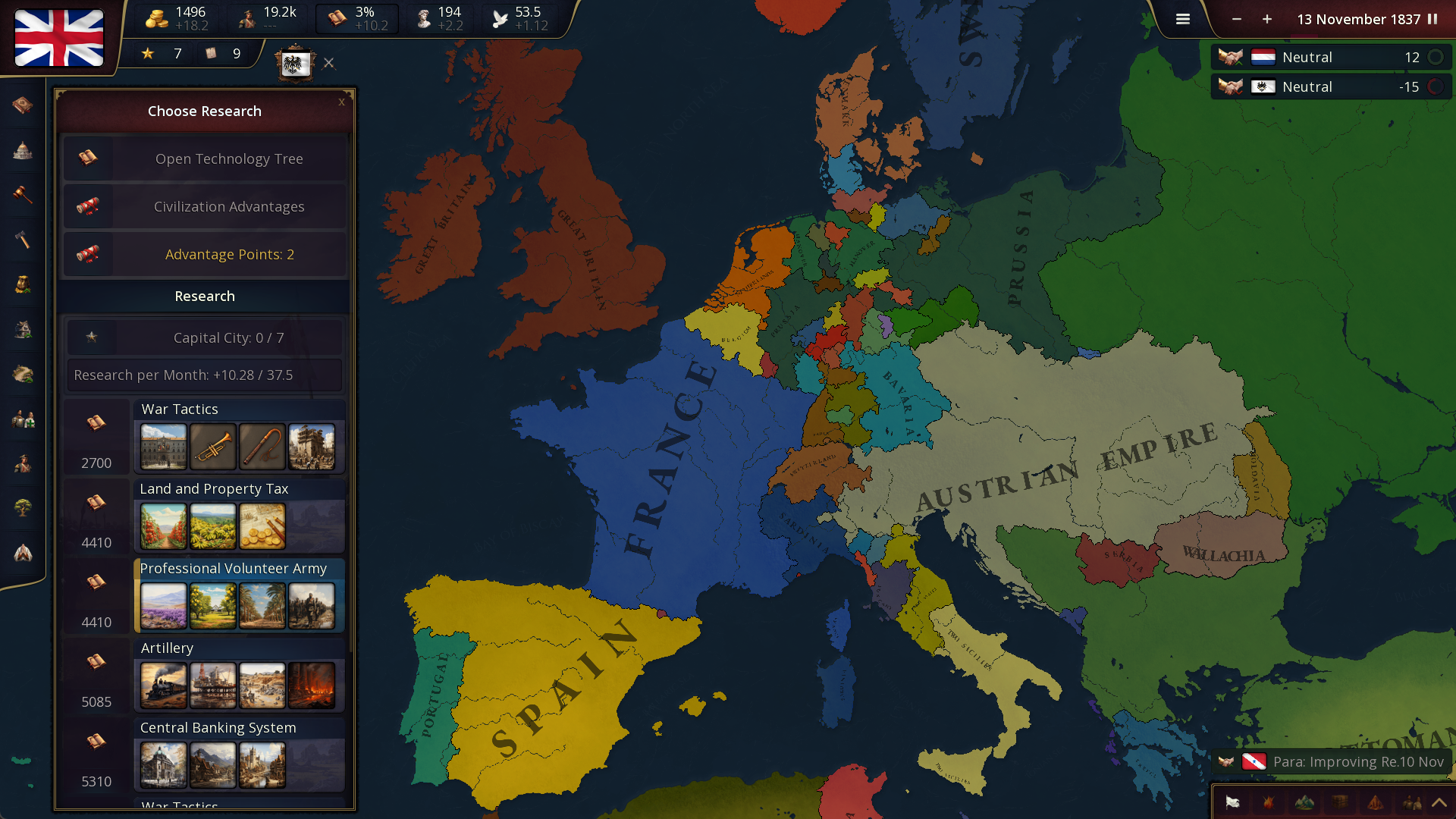The image size is (1456, 819).
Task: Open the research book icon in sidebar
Action: pyautogui.click(x=22, y=106)
